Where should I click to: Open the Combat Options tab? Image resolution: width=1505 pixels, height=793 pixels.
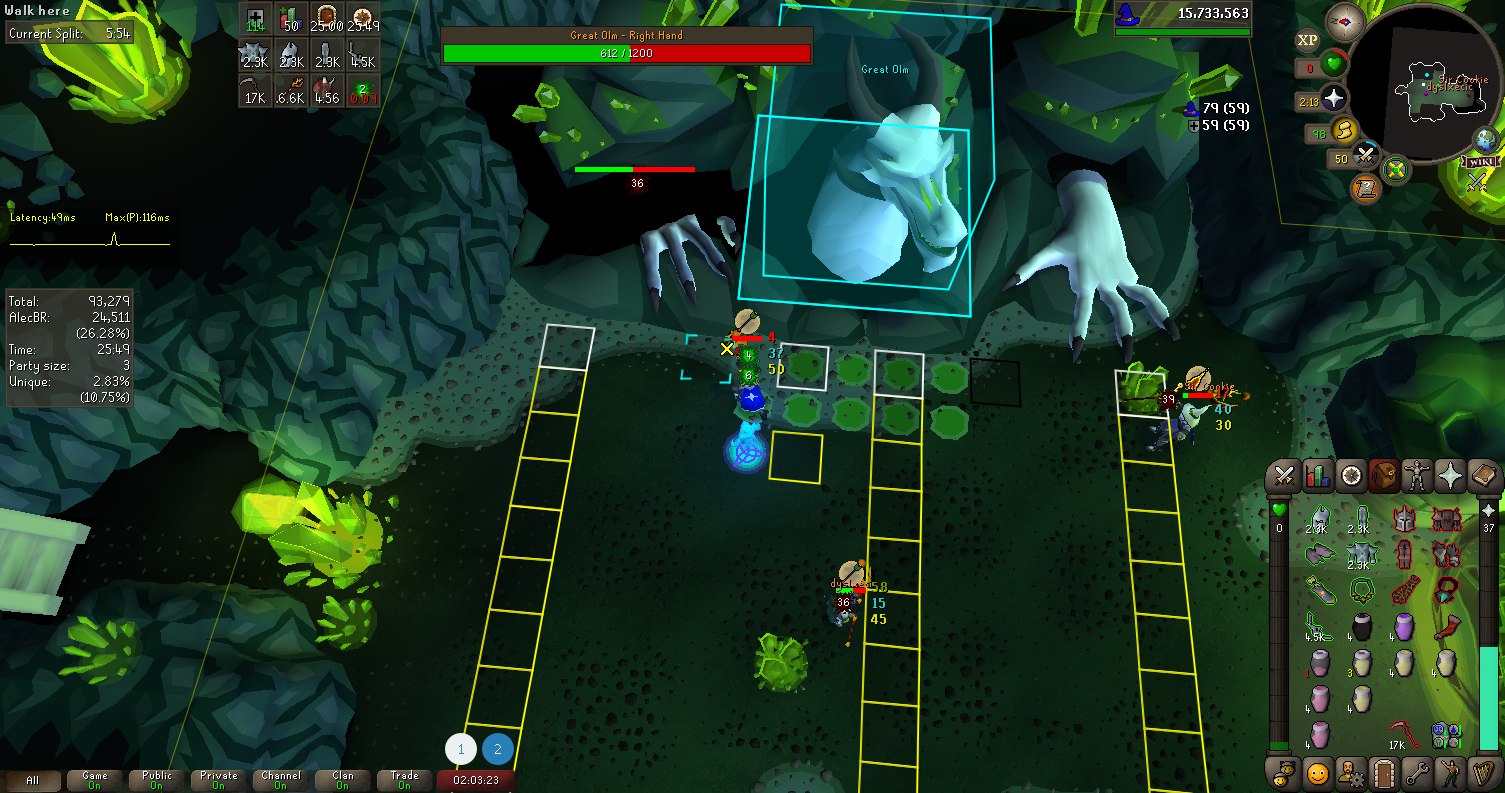[x=1285, y=477]
